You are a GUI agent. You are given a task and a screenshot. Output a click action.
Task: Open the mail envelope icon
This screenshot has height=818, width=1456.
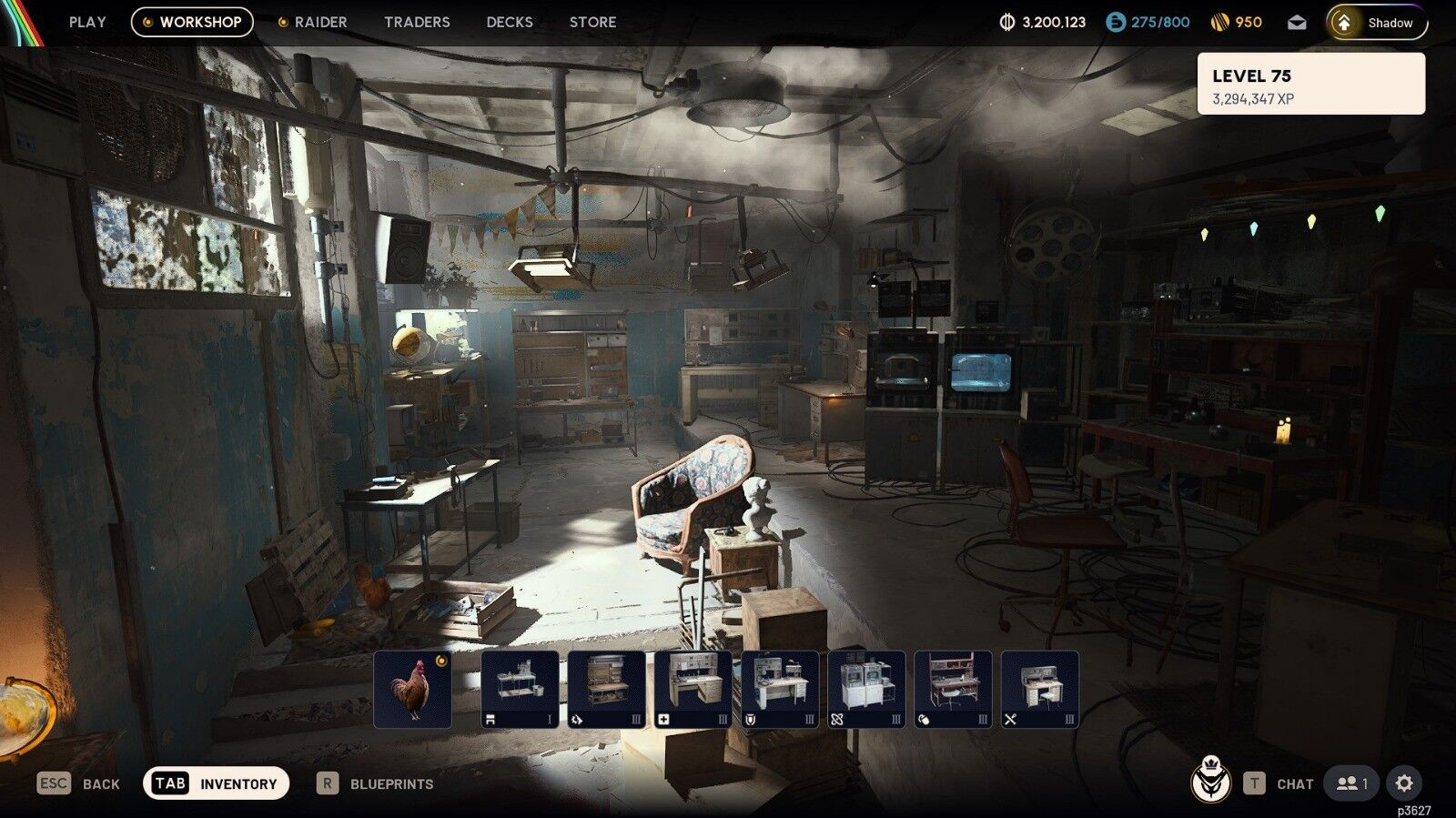click(1298, 22)
